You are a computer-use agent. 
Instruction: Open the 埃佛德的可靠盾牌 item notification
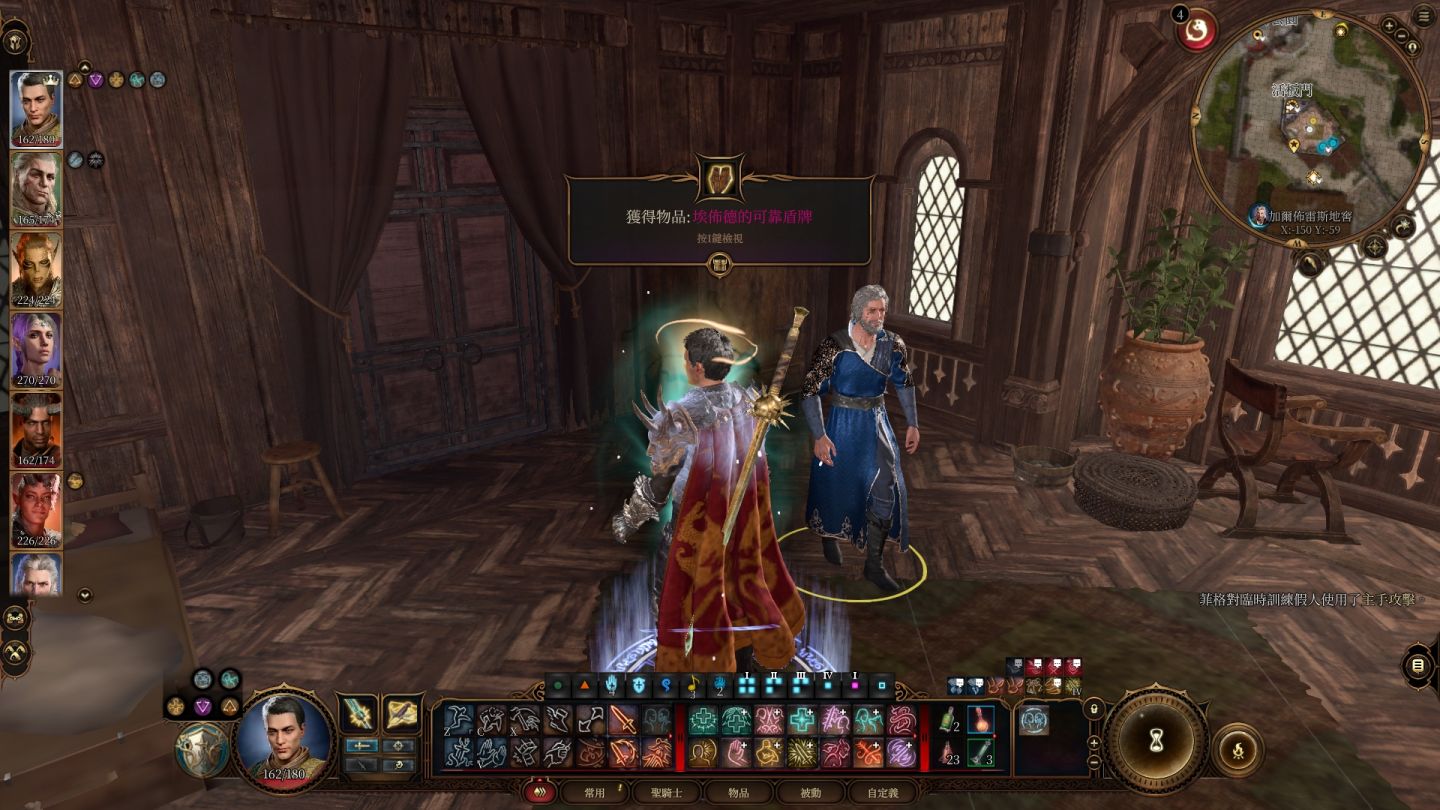[x=719, y=216]
